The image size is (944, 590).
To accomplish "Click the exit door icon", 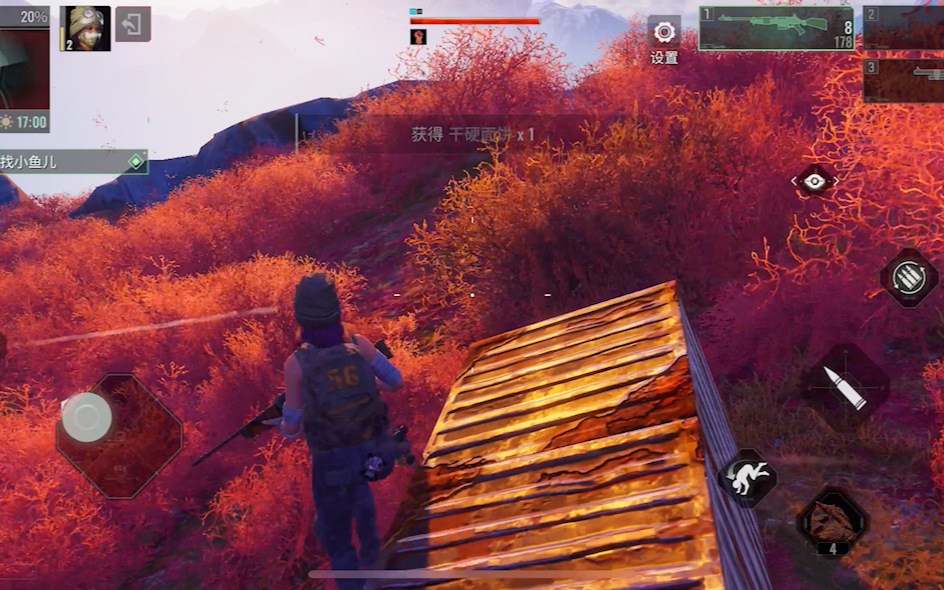I will [x=133, y=24].
